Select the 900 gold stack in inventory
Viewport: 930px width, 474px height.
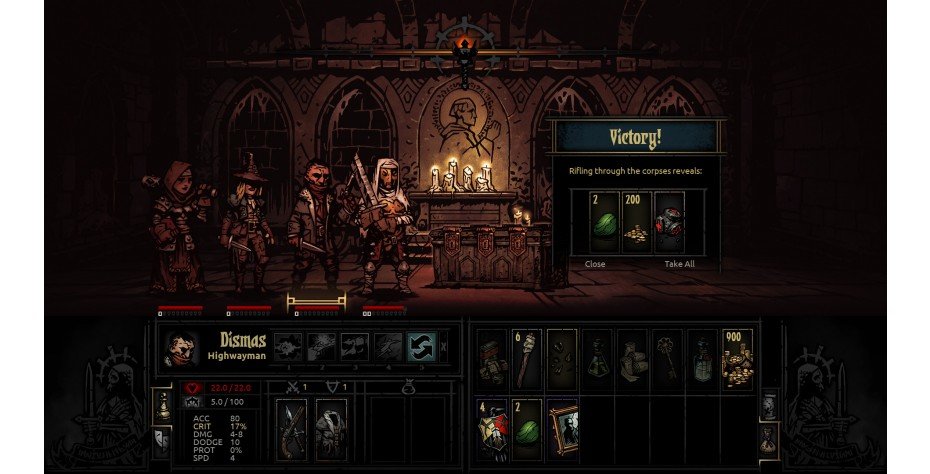pyautogui.click(x=737, y=359)
